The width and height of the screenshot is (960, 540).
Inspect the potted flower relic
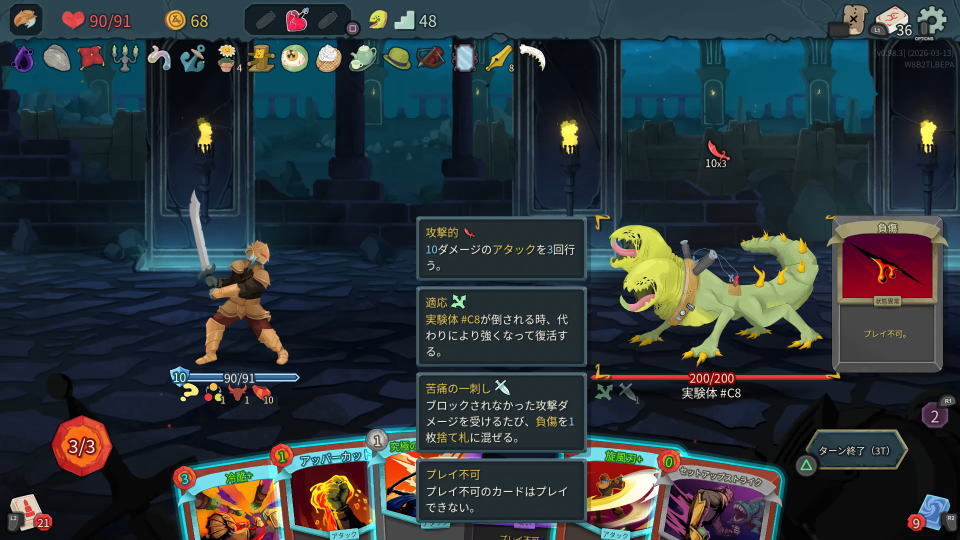click(x=227, y=58)
